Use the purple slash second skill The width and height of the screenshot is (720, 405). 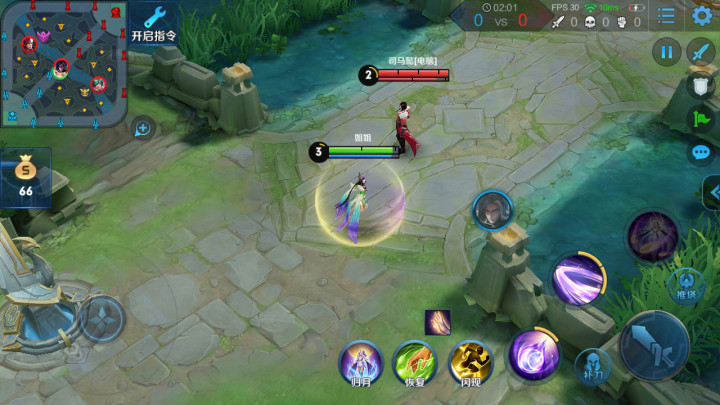(578, 280)
